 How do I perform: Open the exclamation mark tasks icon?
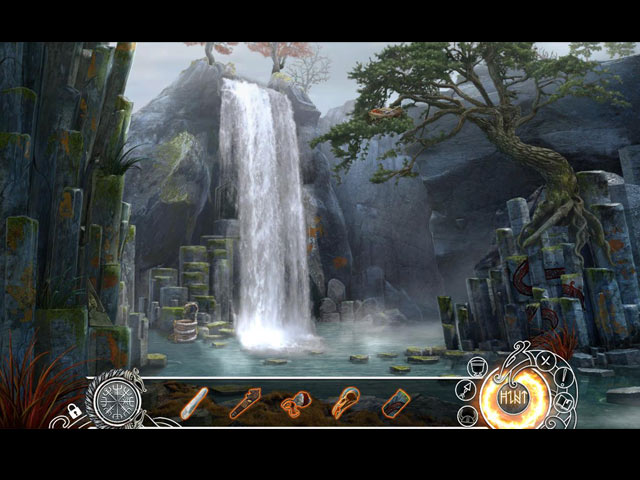564,378
